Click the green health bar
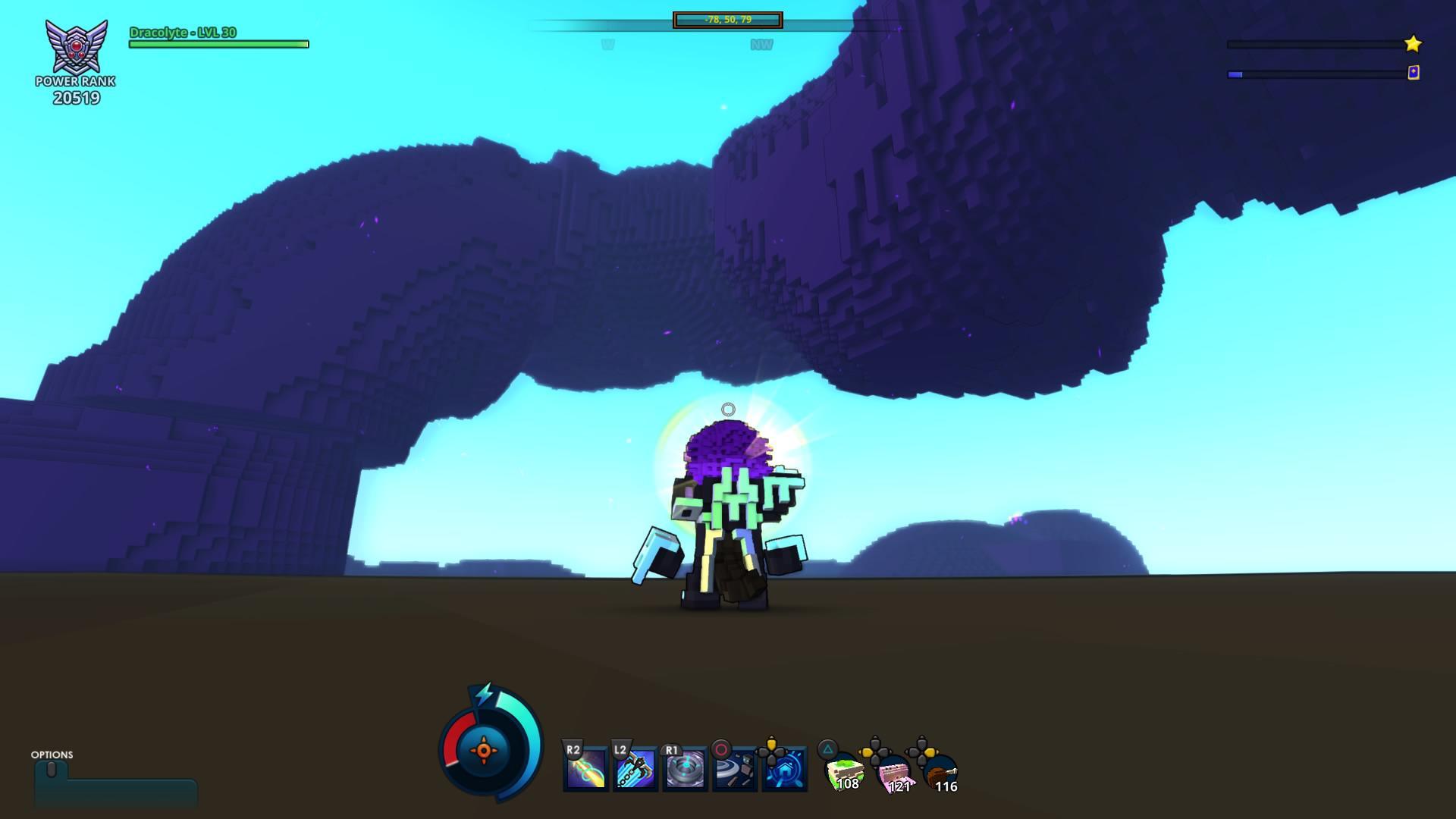The image size is (1456, 819). 218,43
